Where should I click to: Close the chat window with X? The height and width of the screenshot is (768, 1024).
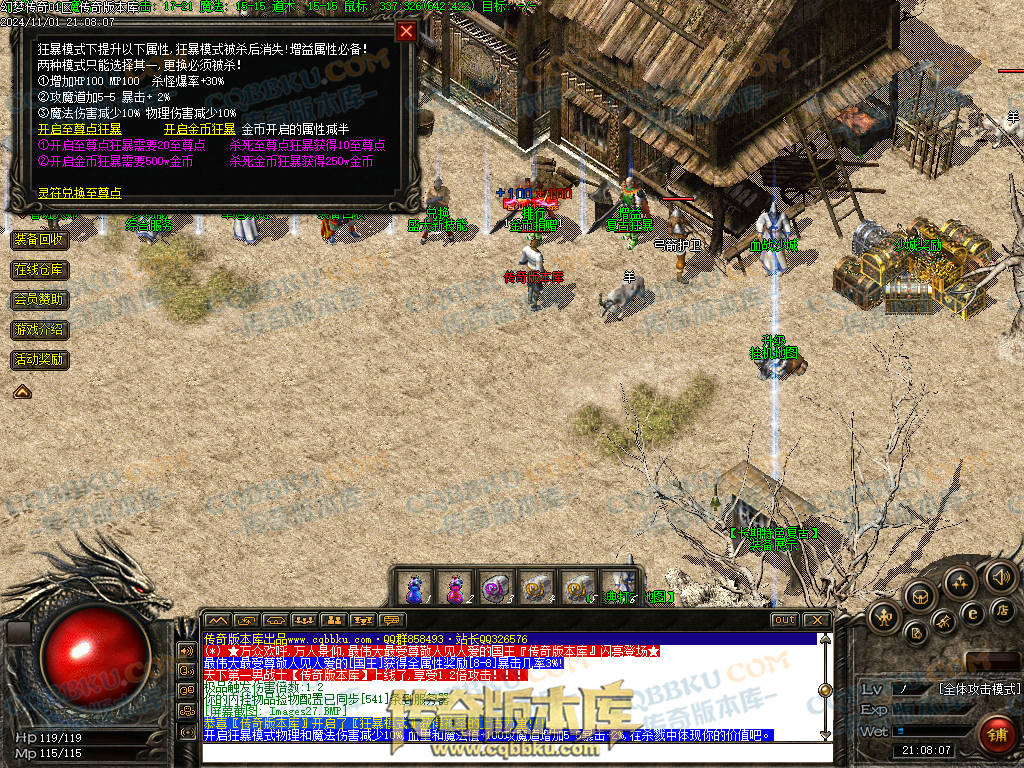[x=817, y=620]
